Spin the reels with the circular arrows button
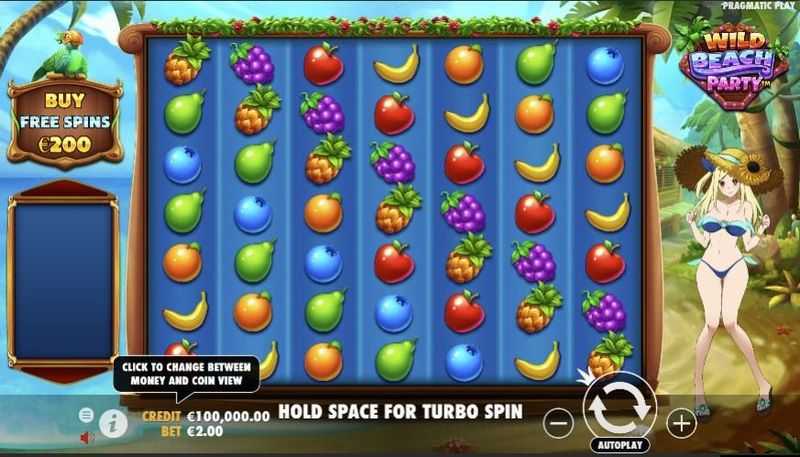Image resolution: width=800 pixels, height=457 pixels. (x=619, y=408)
